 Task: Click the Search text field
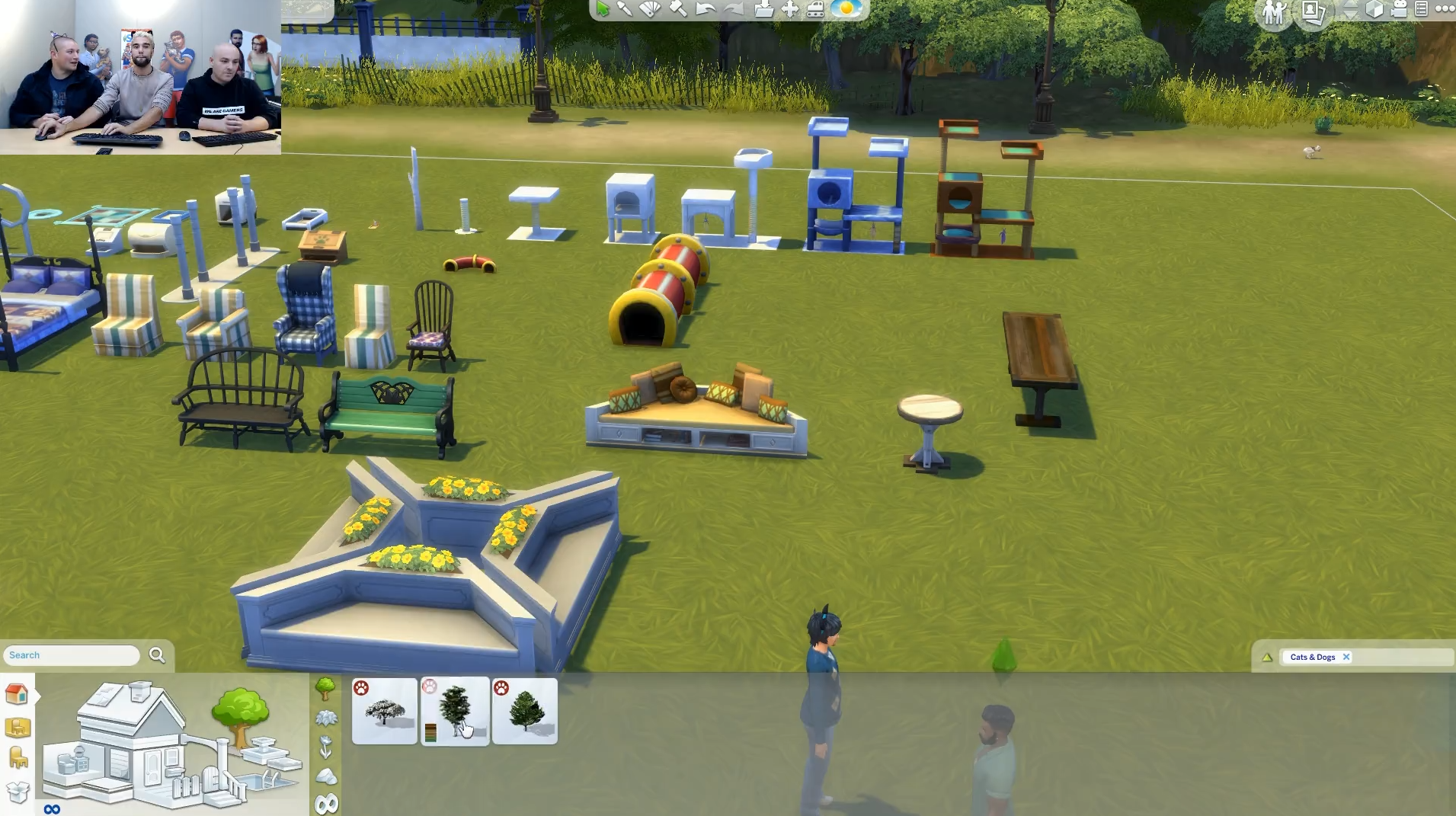[x=72, y=655]
